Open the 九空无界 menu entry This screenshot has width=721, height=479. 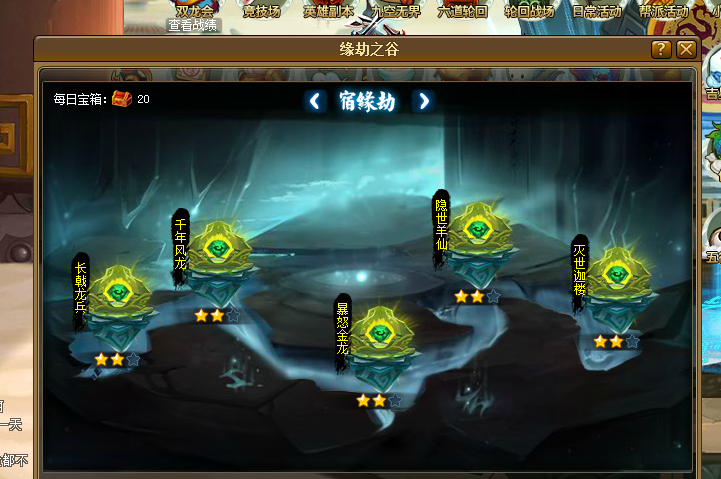click(396, 12)
